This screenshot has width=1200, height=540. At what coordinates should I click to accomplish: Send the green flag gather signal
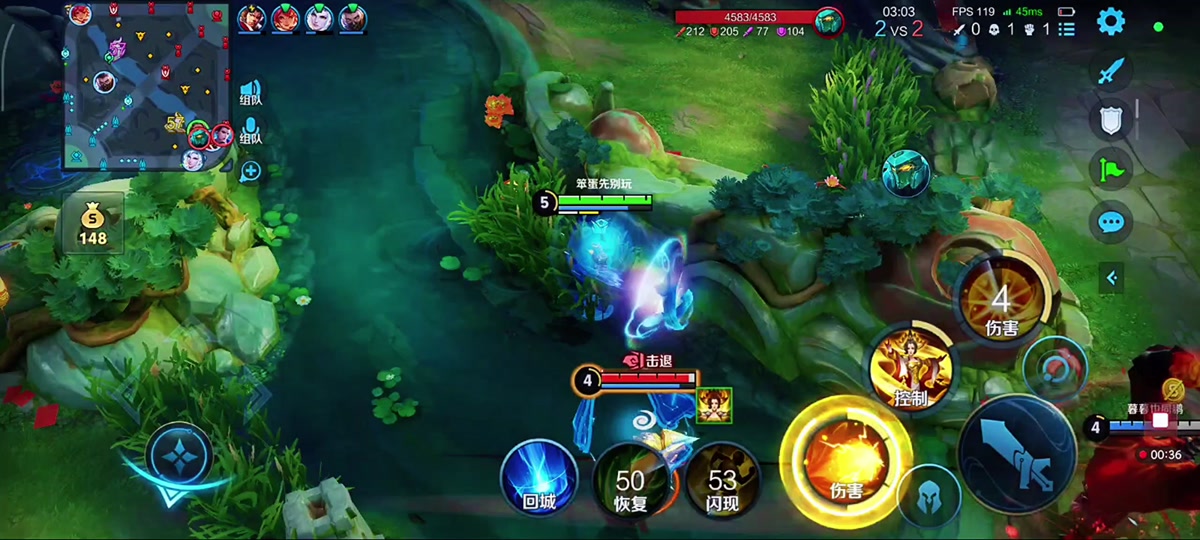[1111, 170]
